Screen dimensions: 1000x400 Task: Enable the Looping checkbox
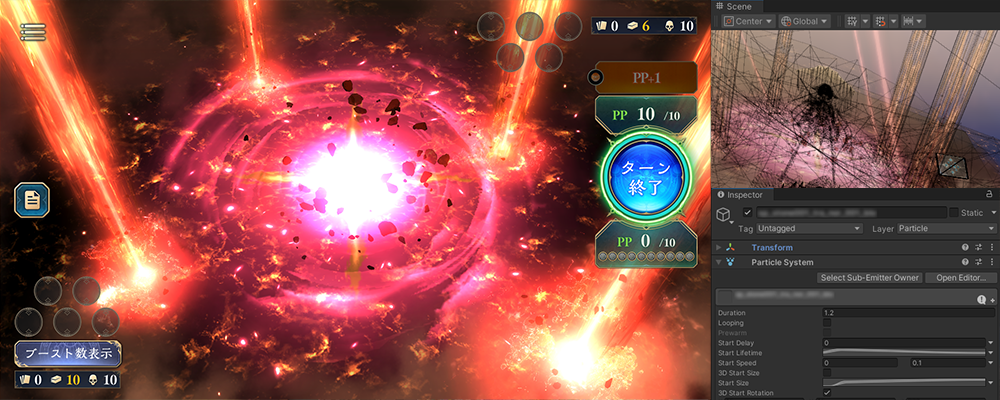click(827, 323)
